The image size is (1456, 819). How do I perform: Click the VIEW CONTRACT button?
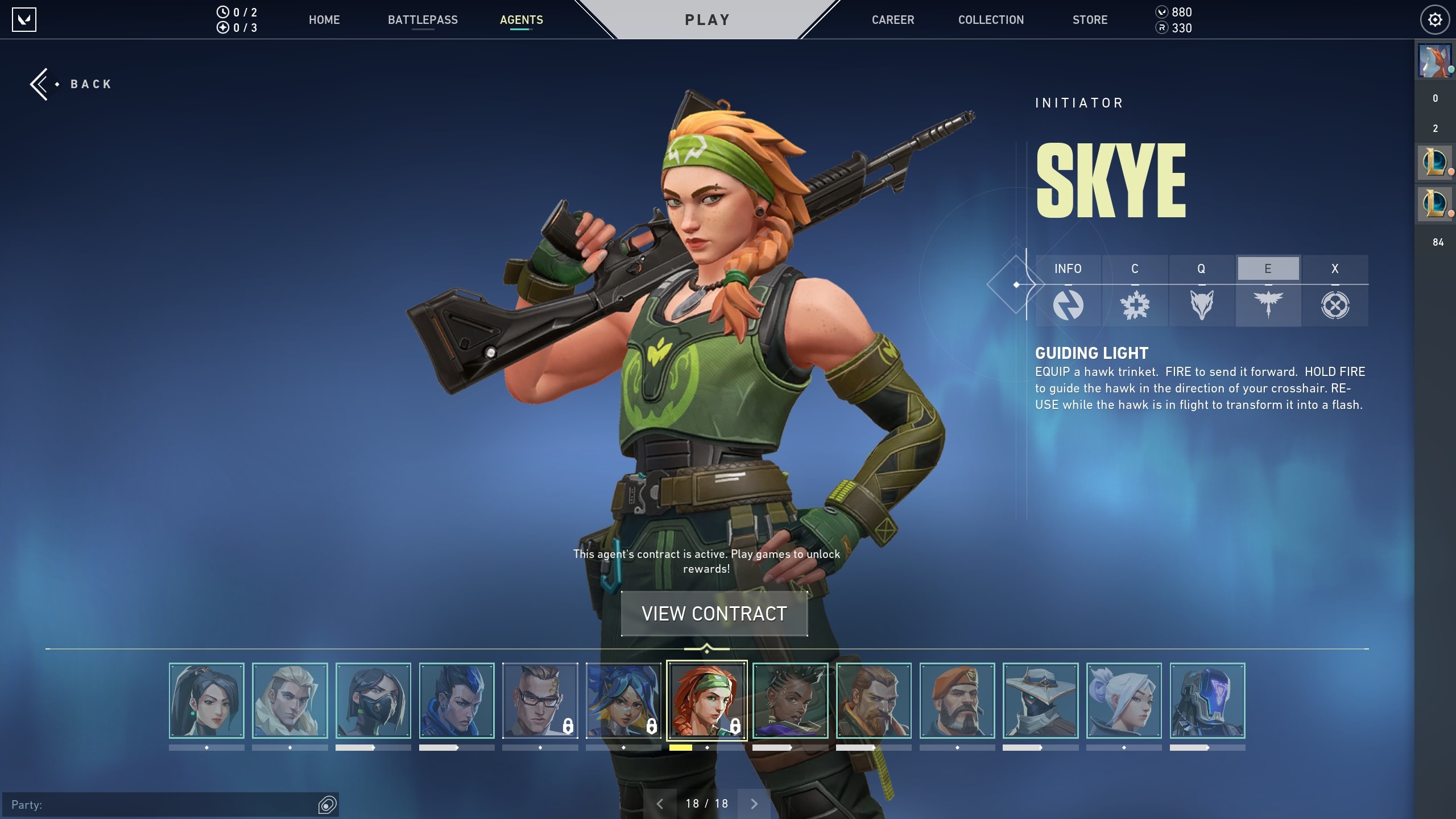click(x=714, y=614)
